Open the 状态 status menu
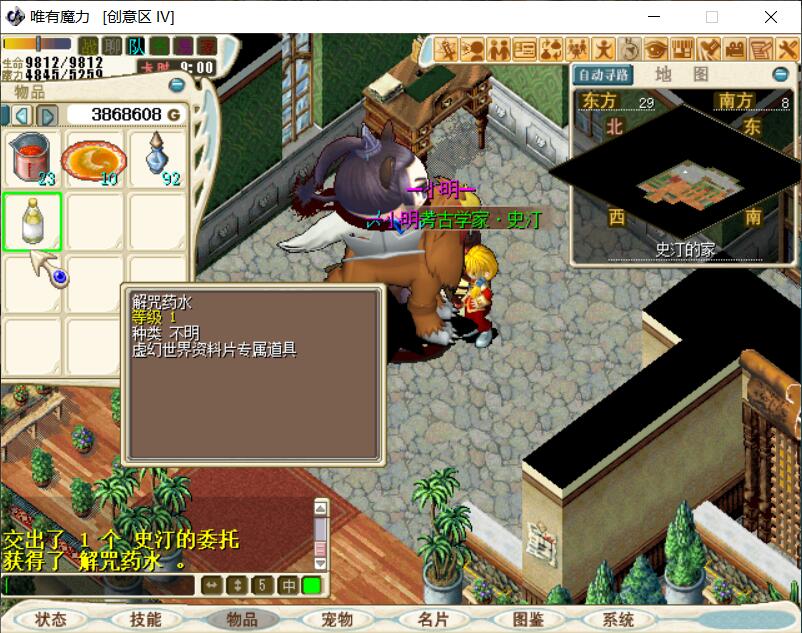The height and width of the screenshot is (633, 802). 49,619
